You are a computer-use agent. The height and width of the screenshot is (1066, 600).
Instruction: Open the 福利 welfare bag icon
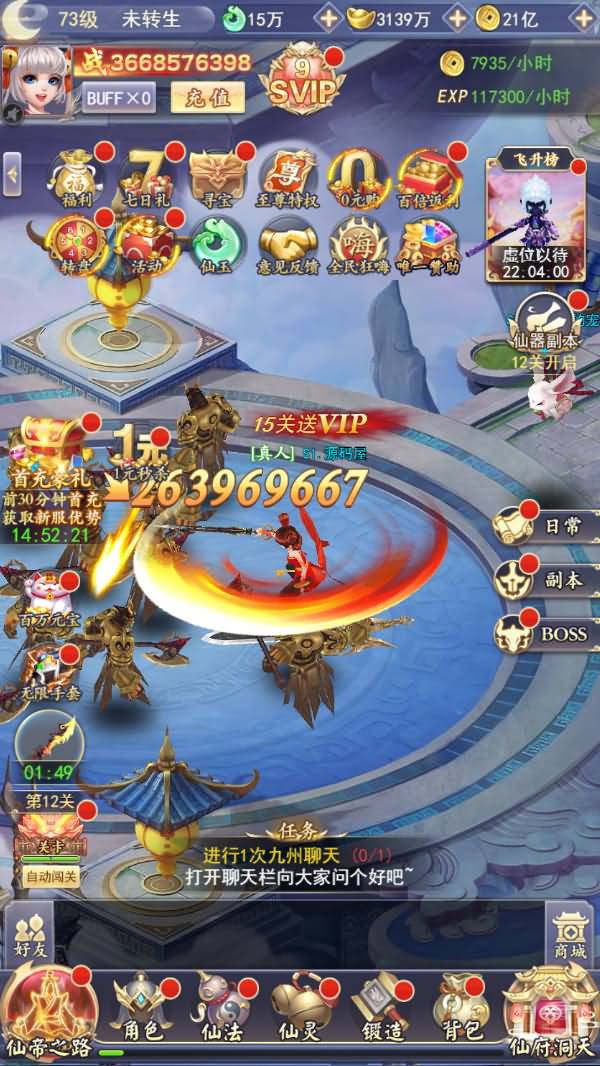[76, 177]
